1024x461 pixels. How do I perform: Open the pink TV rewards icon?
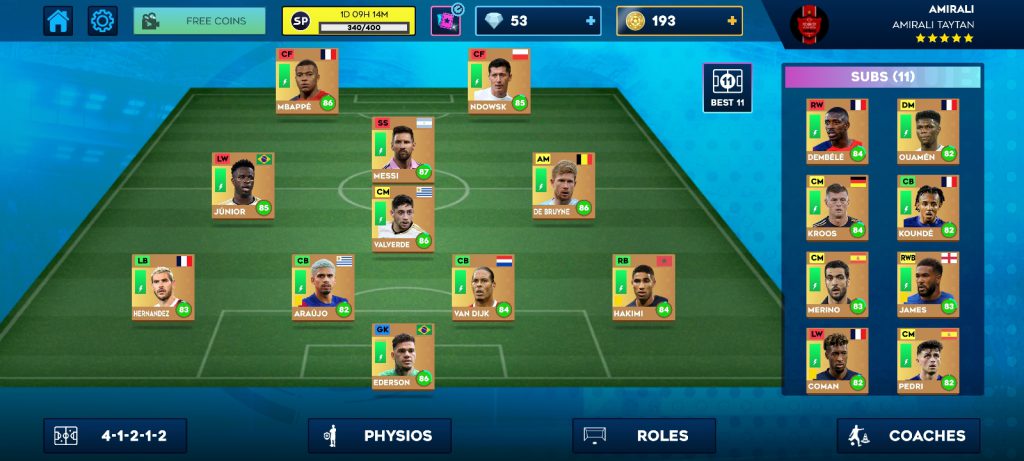(x=445, y=20)
